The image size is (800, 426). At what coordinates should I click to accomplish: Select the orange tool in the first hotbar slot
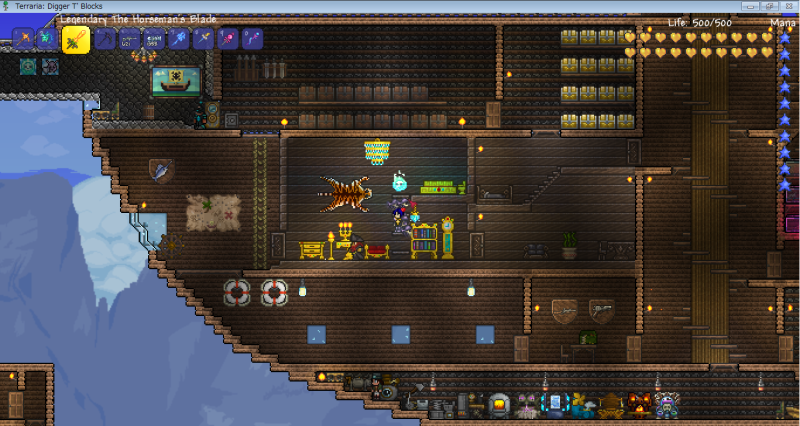23,40
